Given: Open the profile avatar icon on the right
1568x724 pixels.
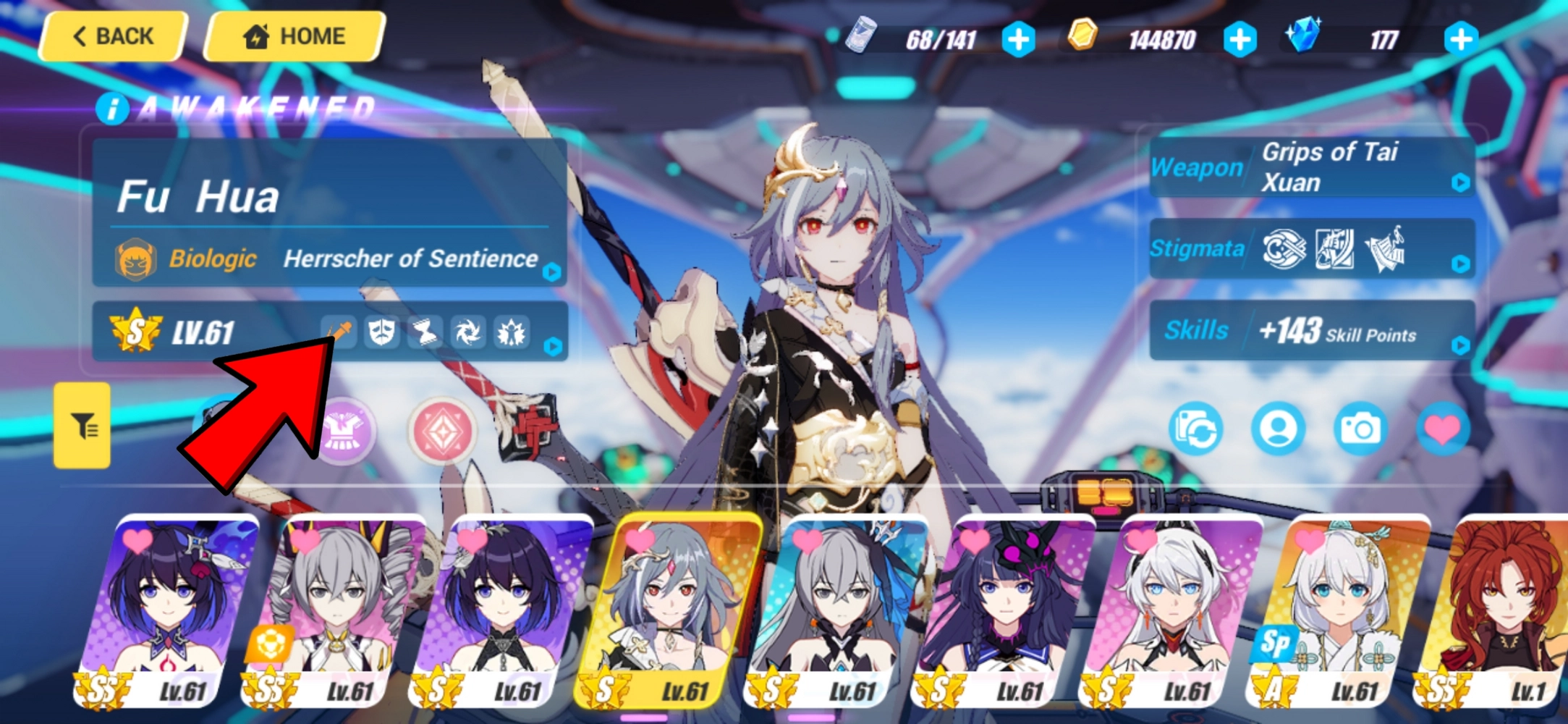Looking at the screenshot, I should pyautogui.click(x=1278, y=429).
